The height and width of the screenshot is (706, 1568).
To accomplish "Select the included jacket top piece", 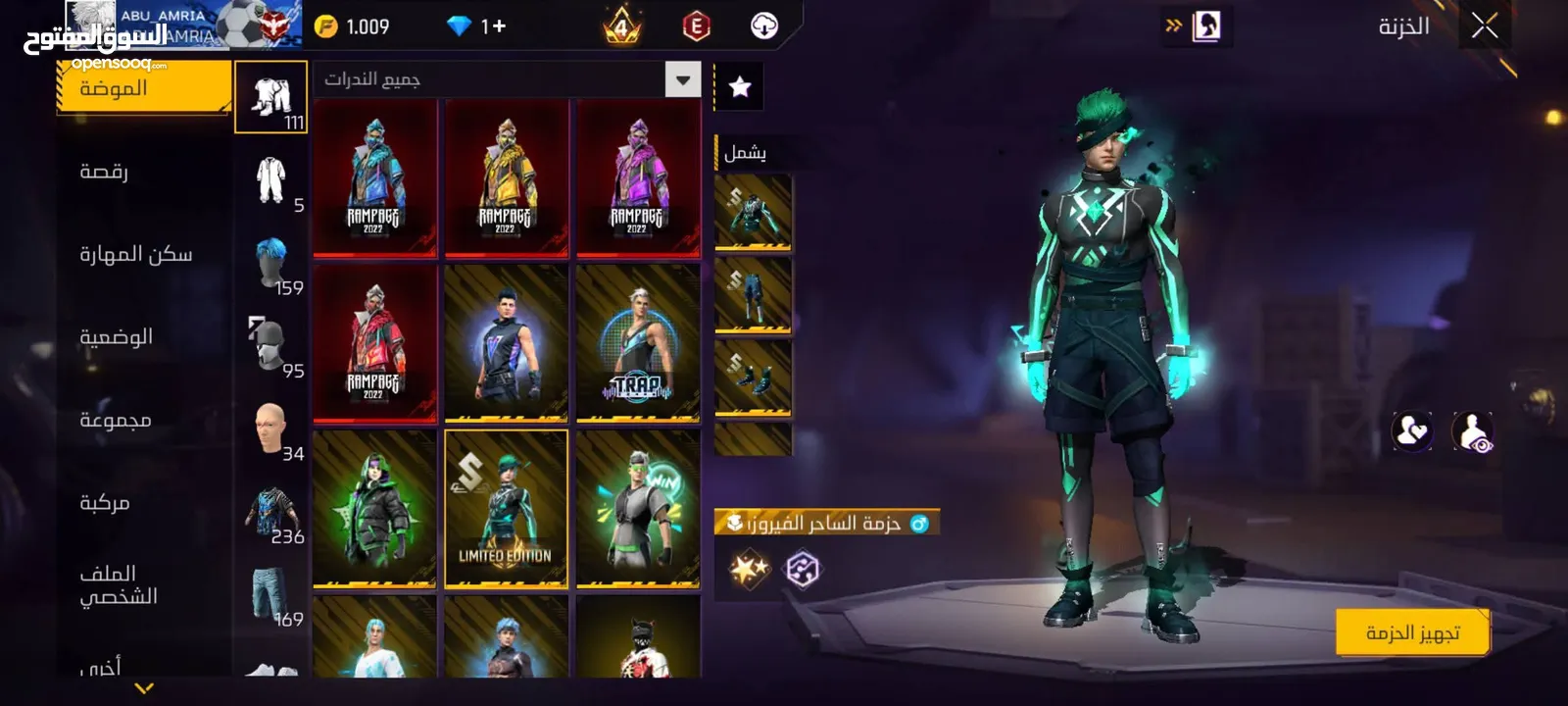I will pyautogui.click(x=753, y=212).
